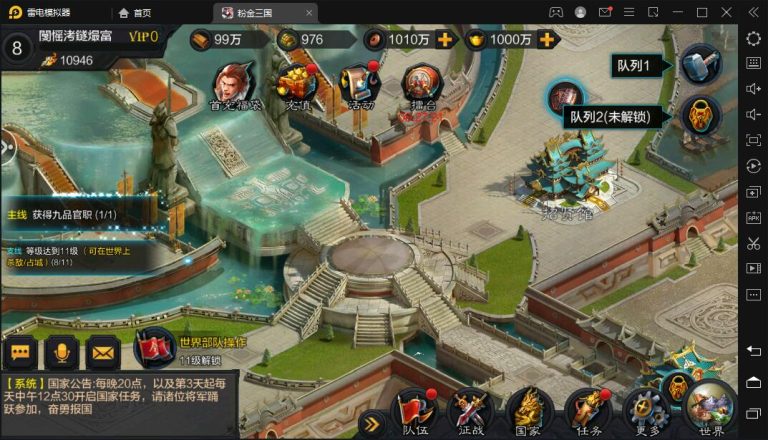This screenshot has width=768, height=440.
Task: Open the 活动 events icon
Action: pos(358,84)
